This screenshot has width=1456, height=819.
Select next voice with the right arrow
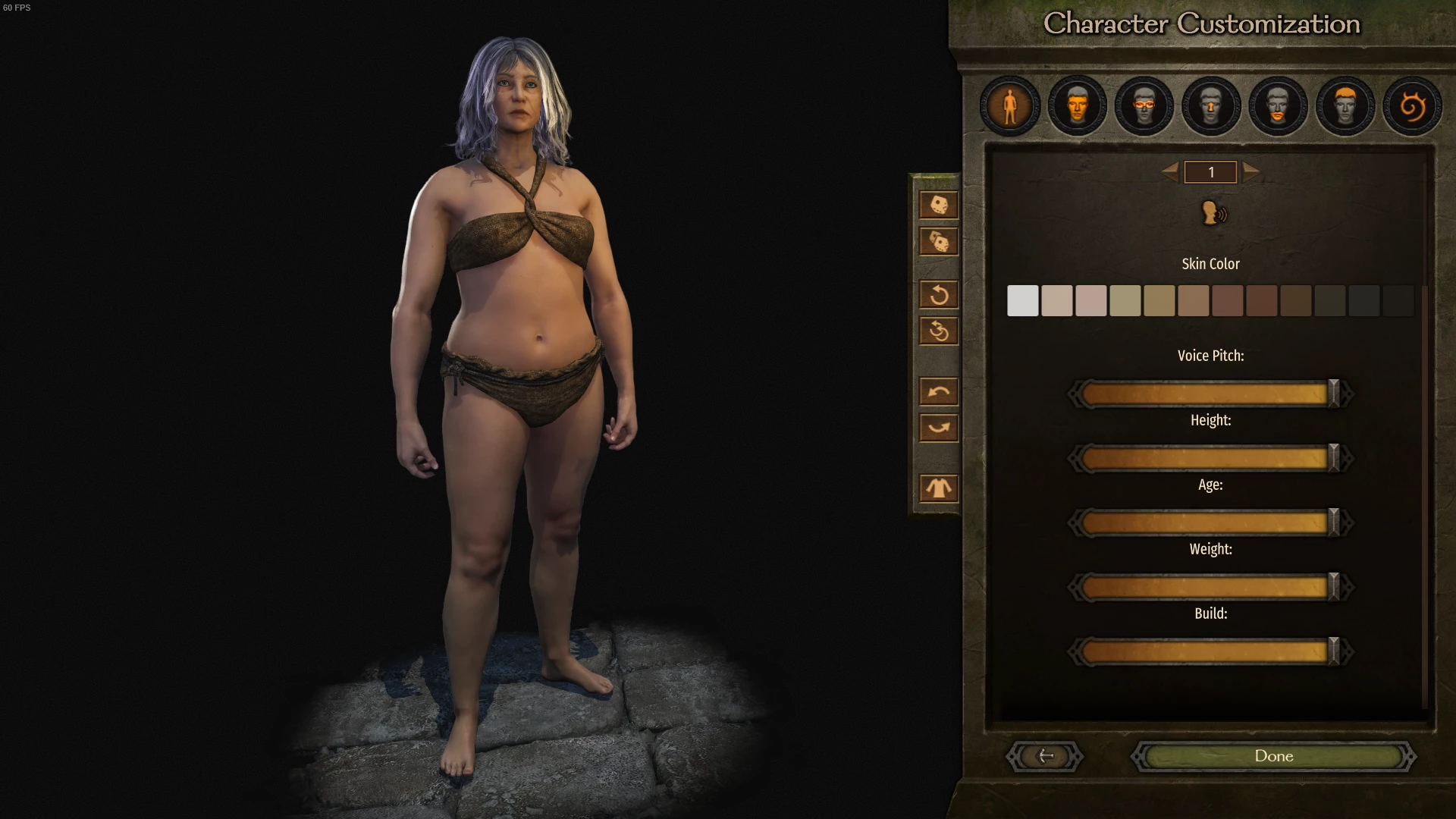[1250, 171]
